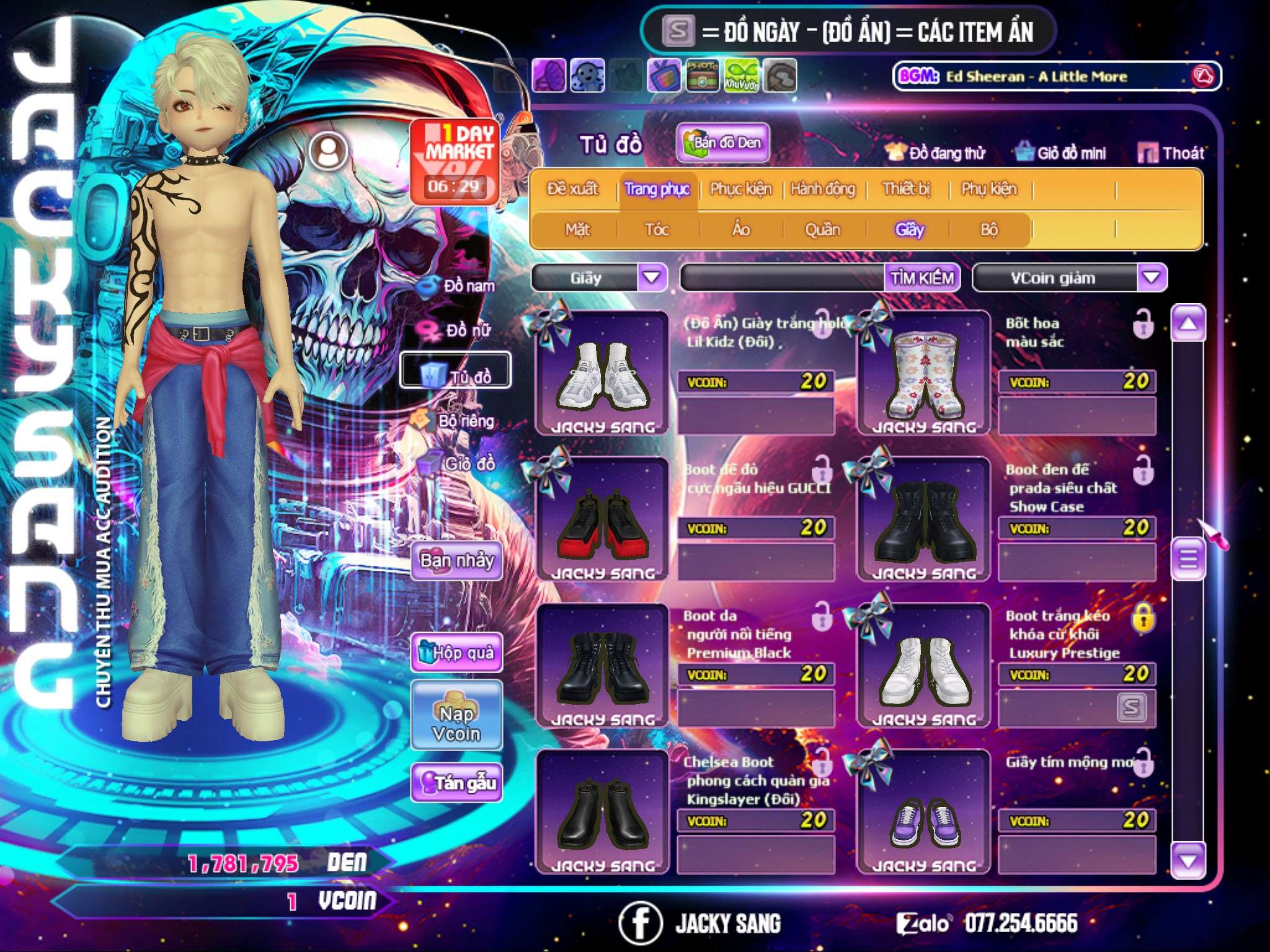Screen dimensions: 1270x952
Task: Pick the red-soled GUCCI boots thumbnail
Action: 602,519
